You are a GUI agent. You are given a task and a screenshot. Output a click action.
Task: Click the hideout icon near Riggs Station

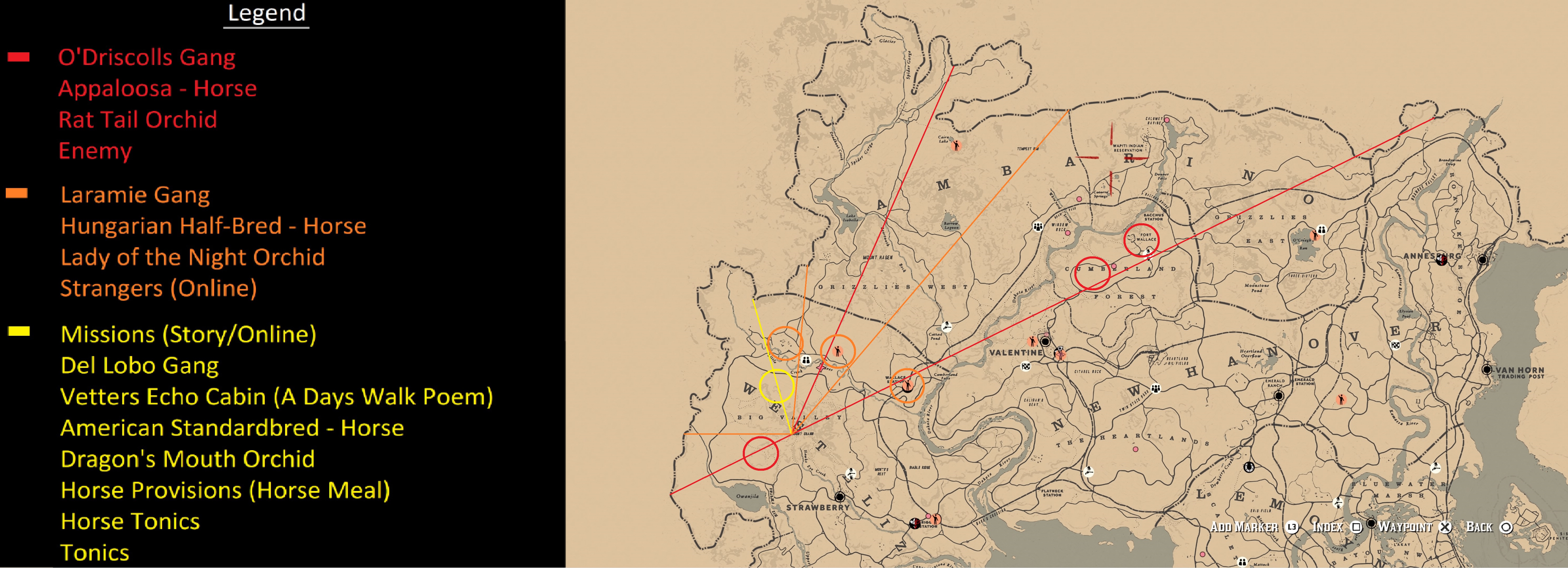coord(915,524)
